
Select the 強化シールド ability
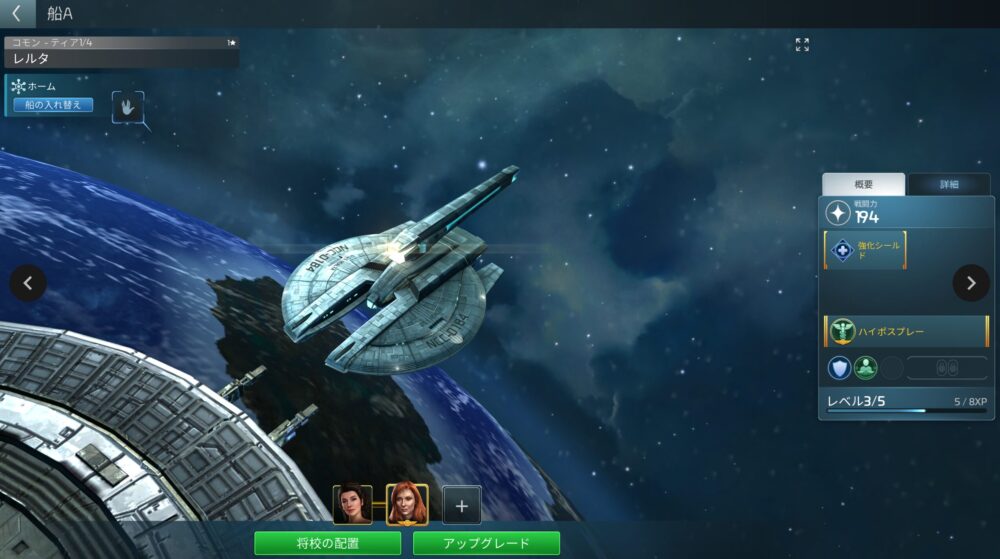(865, 250)
